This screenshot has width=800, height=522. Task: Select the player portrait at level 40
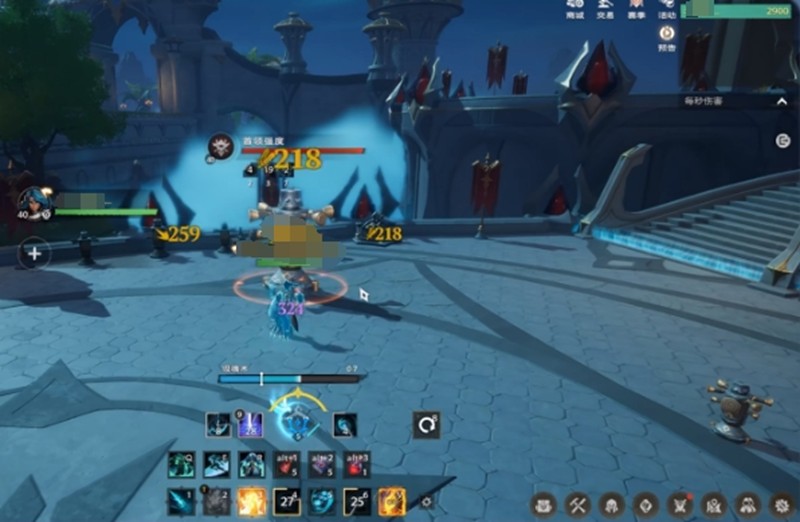(33, 202)
